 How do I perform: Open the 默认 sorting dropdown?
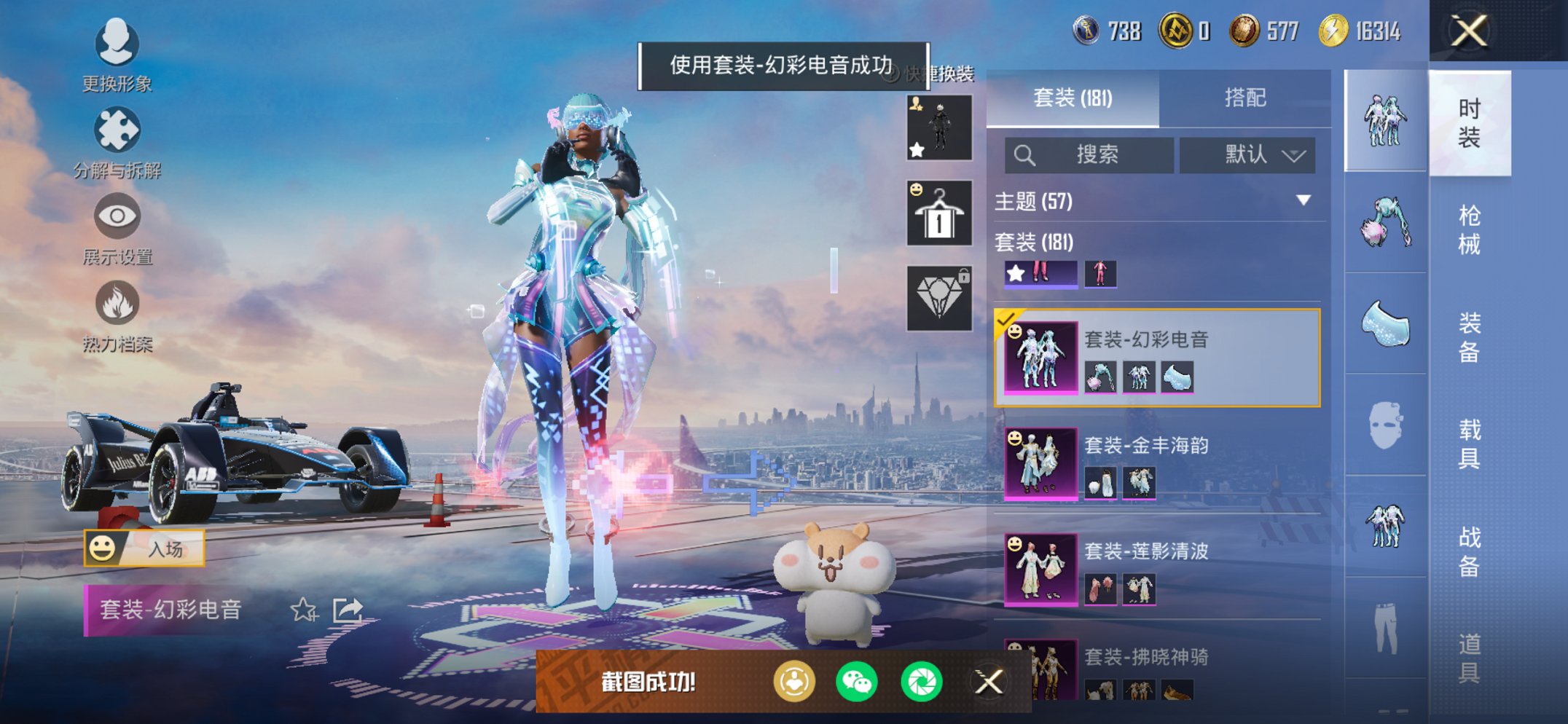pyautogui.click(x=1249, y=155)
